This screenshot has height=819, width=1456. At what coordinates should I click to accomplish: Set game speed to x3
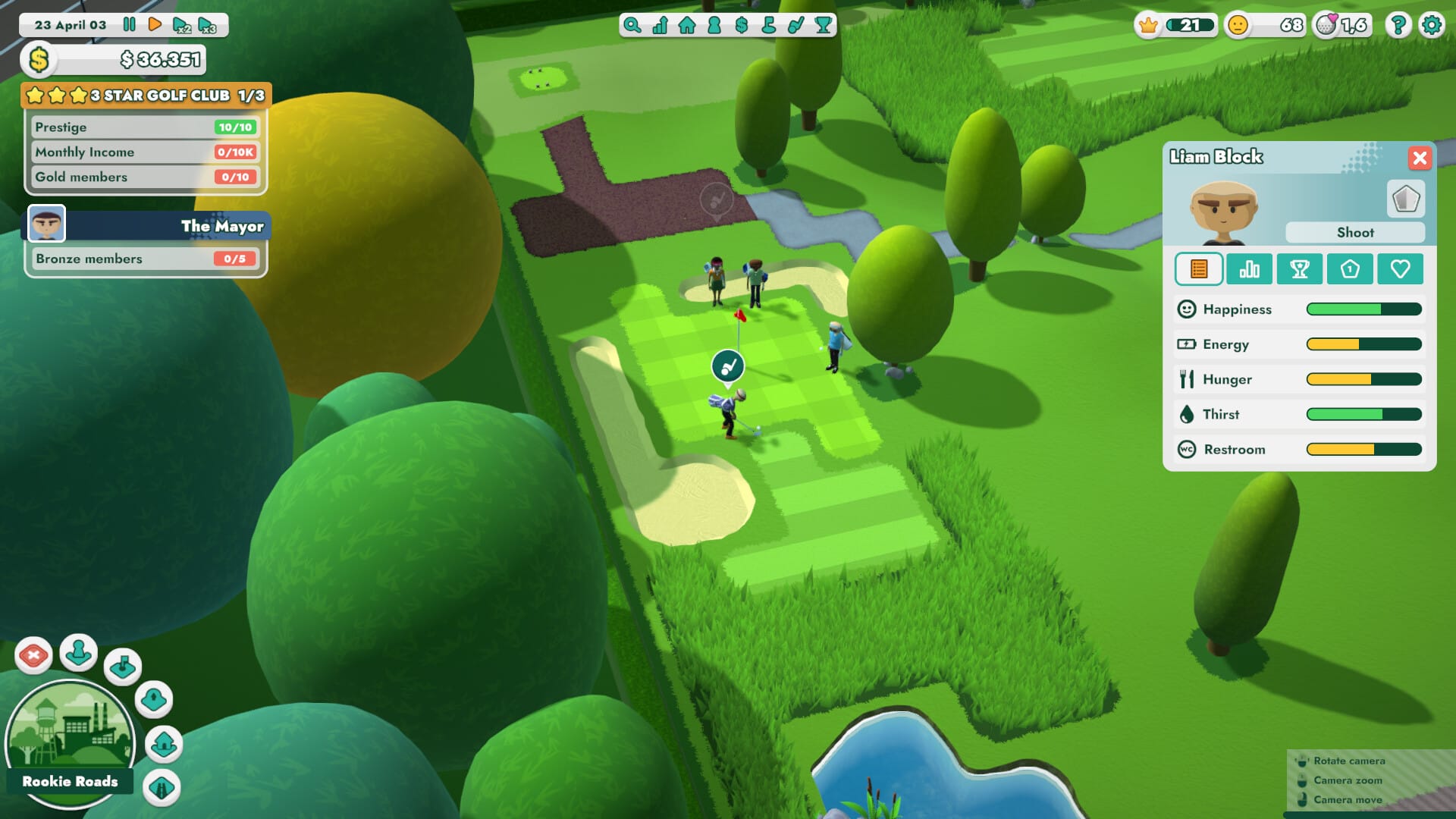207,25
